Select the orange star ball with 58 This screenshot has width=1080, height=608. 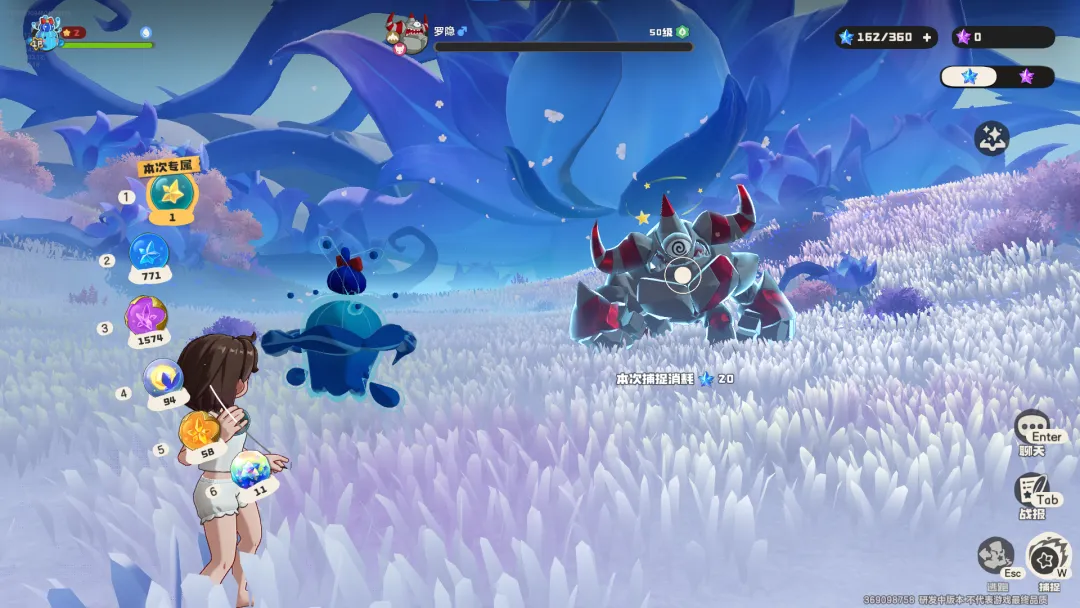tap(199, 432)
